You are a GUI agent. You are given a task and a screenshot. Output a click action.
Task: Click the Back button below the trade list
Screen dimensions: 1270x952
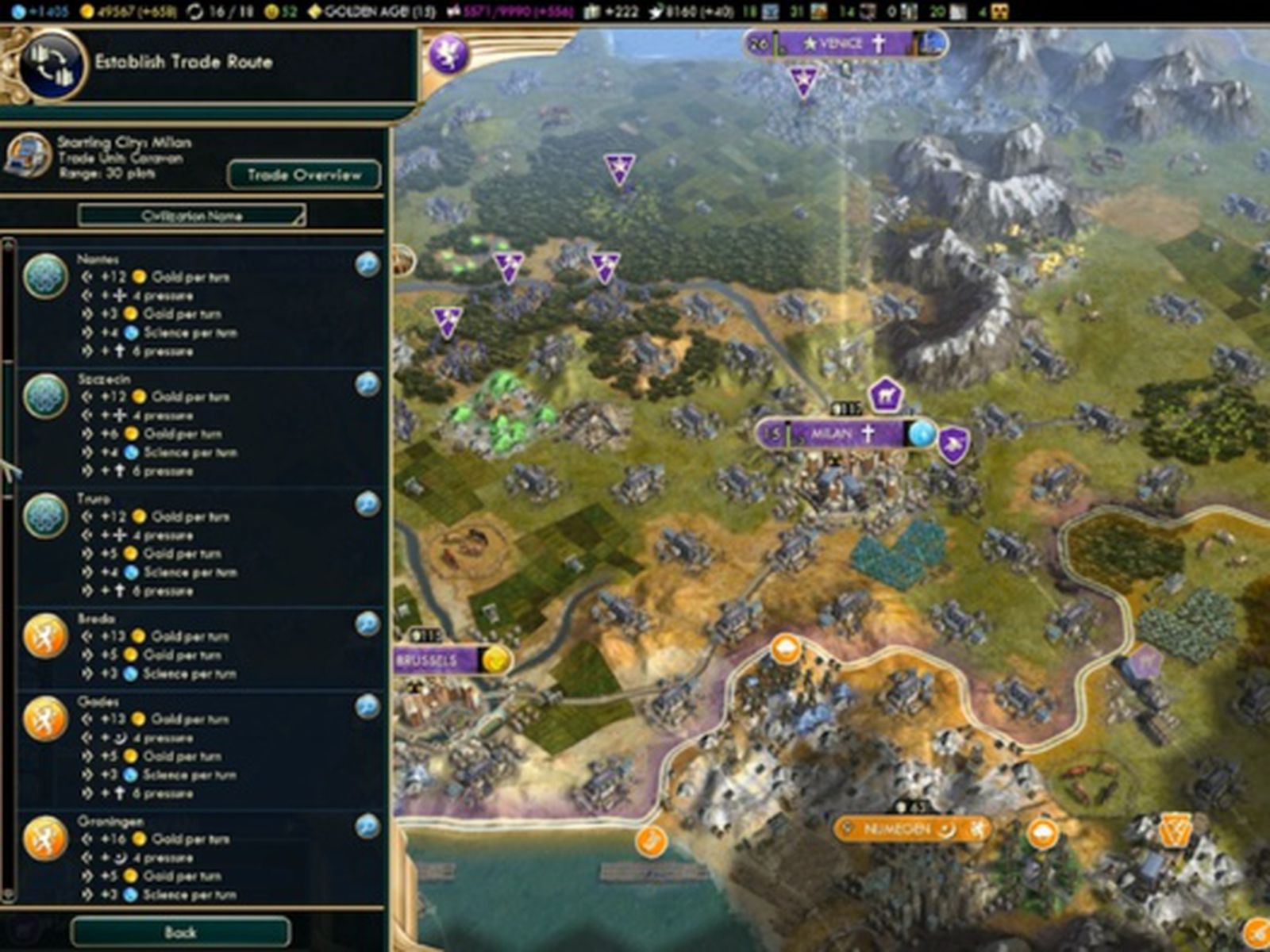[x=183, y=933]
